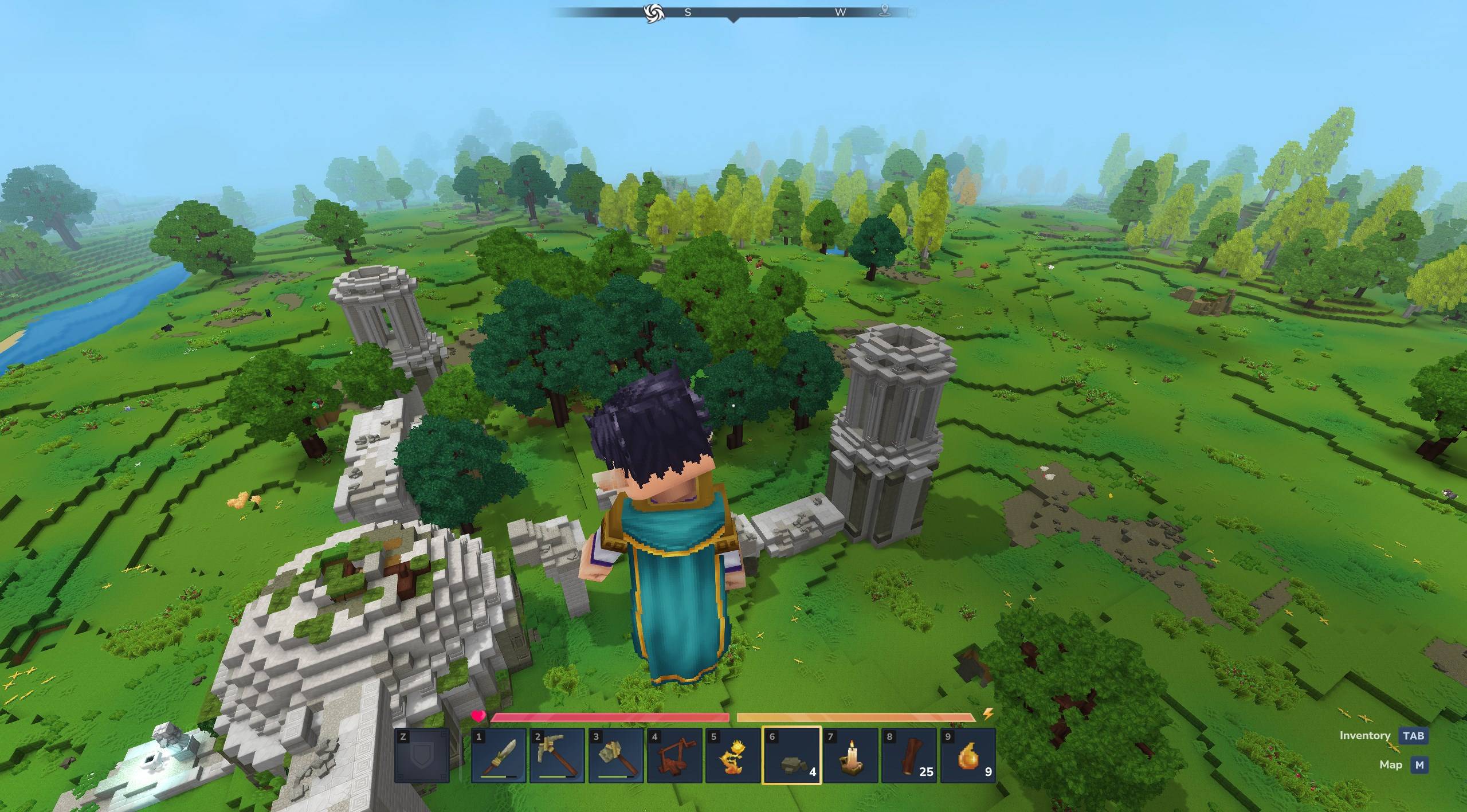Click the swirl portal marker on compass
Viewport: 1467px width, 812px height.
coord(652,13)
